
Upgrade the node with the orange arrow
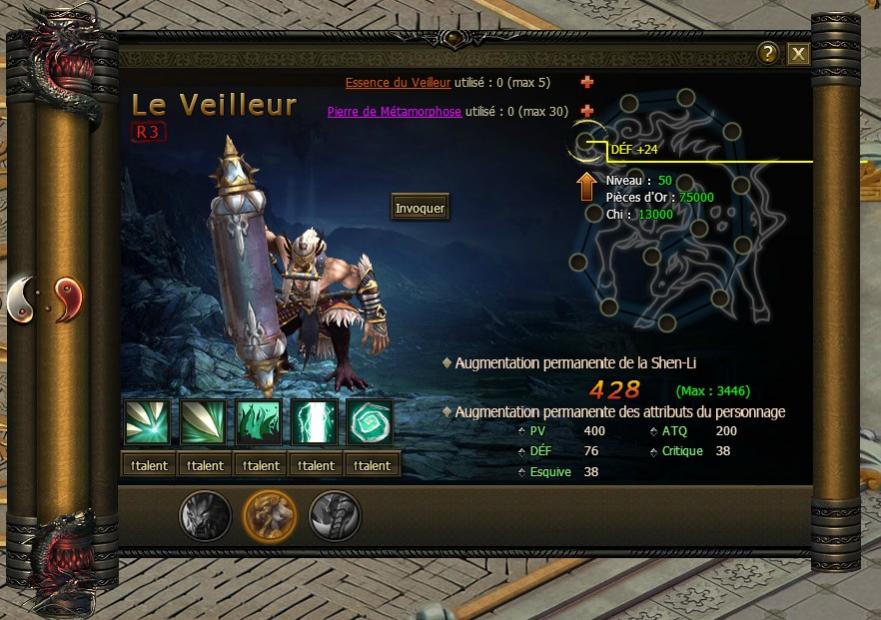click(587, 186)
